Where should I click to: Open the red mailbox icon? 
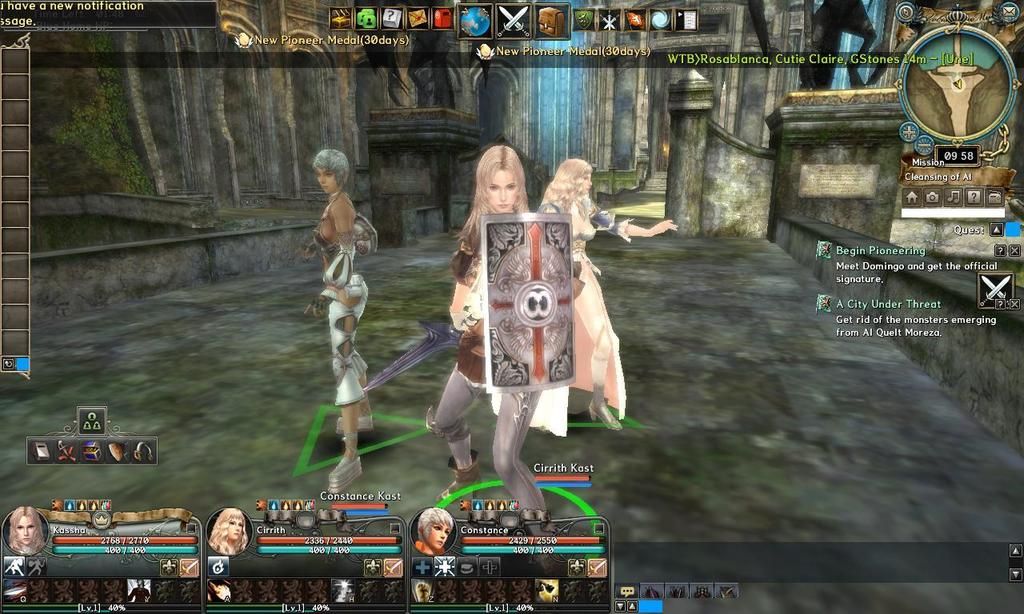[442, 18]
